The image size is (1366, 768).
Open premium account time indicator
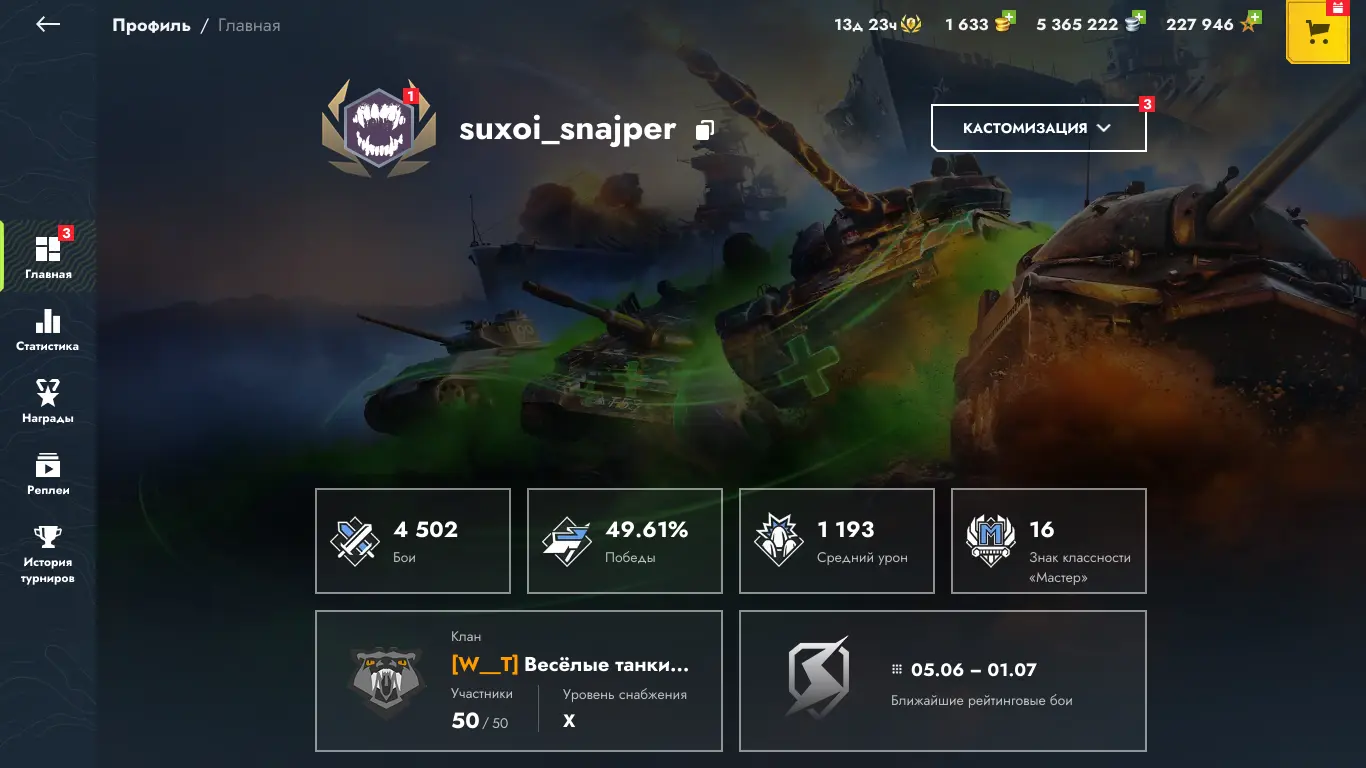[877, 24]
